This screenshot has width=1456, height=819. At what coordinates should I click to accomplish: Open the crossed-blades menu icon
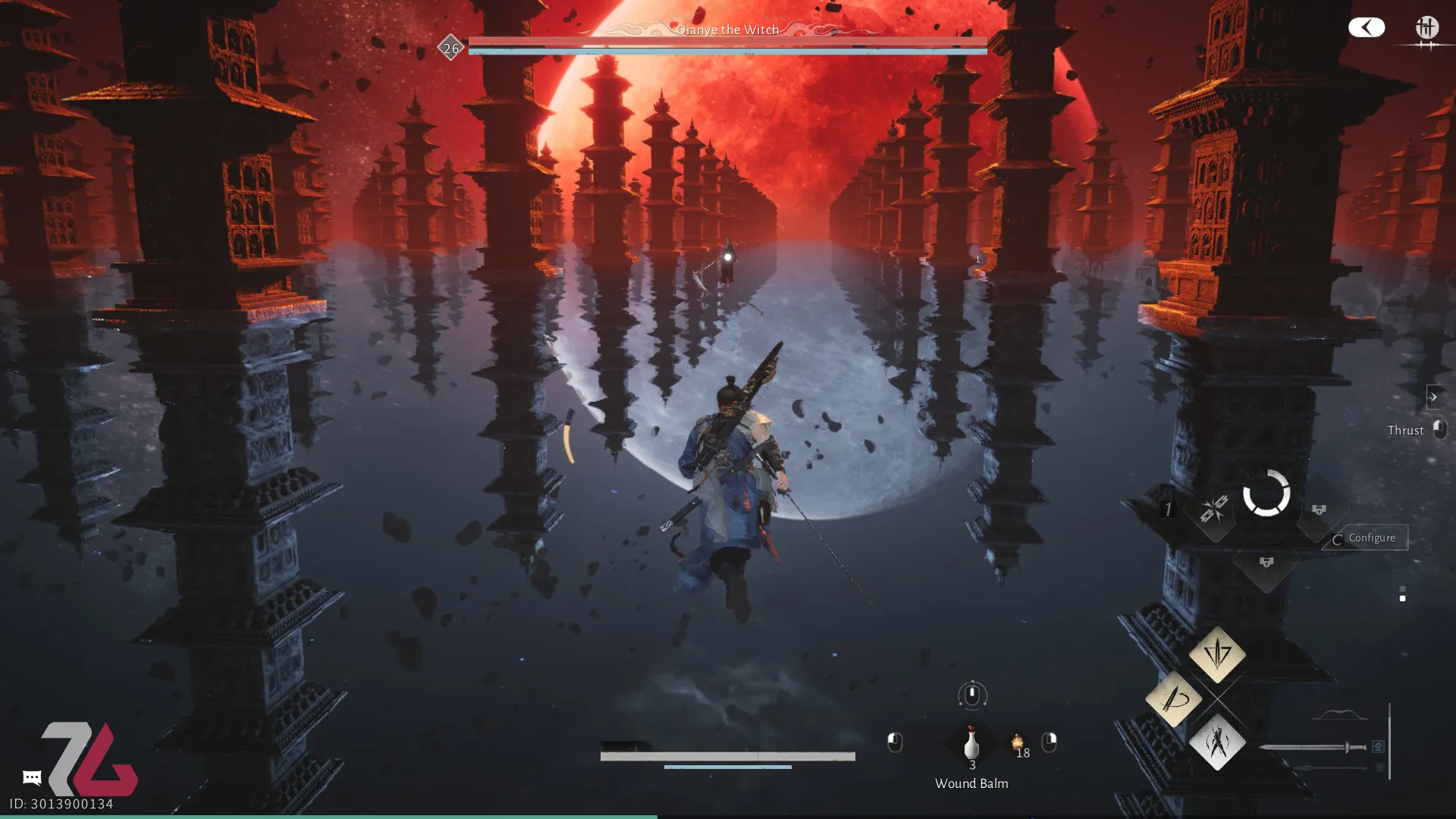tap(1426, 29)
